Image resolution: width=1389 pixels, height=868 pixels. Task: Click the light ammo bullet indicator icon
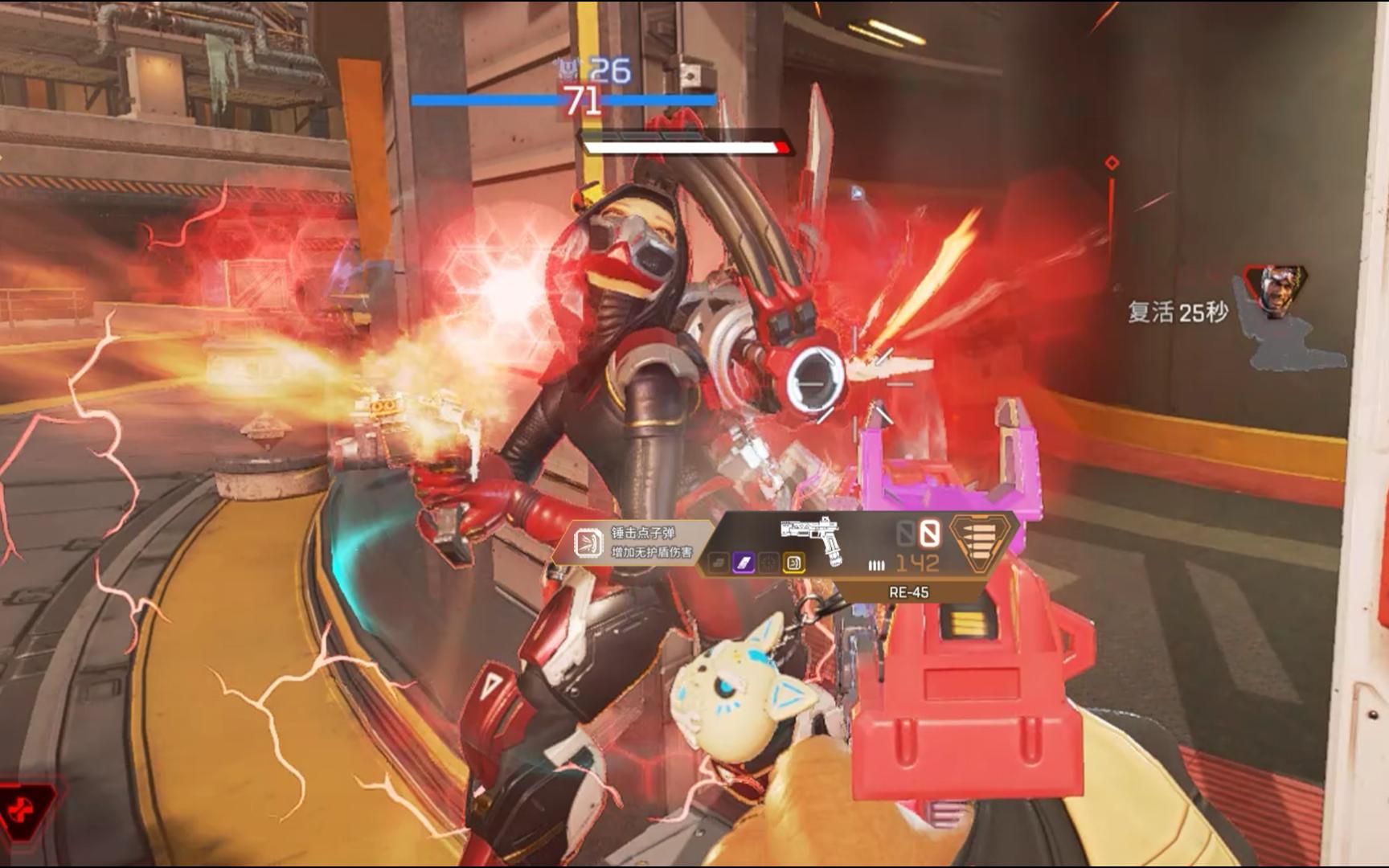tap(876, 563)
